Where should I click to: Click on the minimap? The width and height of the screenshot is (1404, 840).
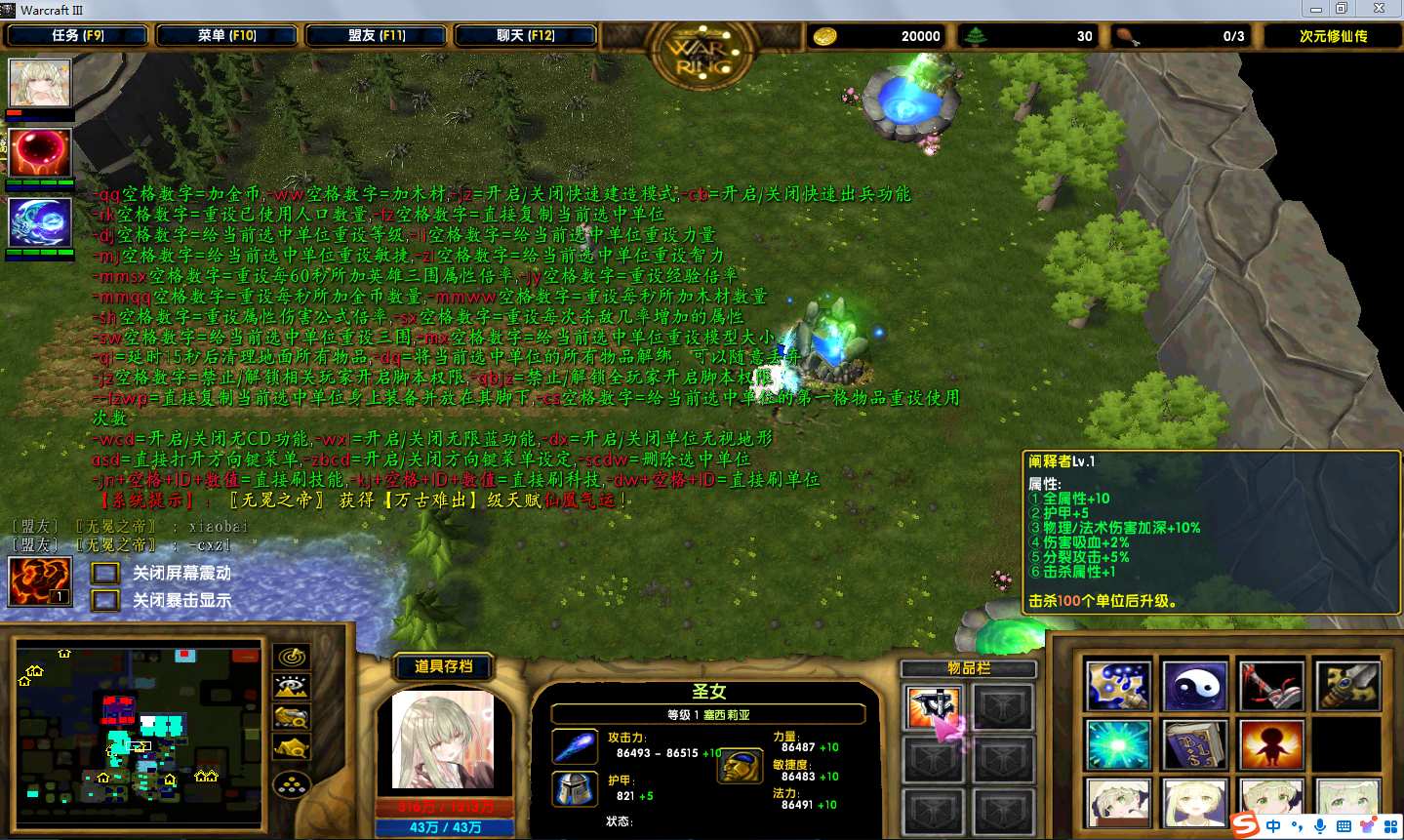137,732
